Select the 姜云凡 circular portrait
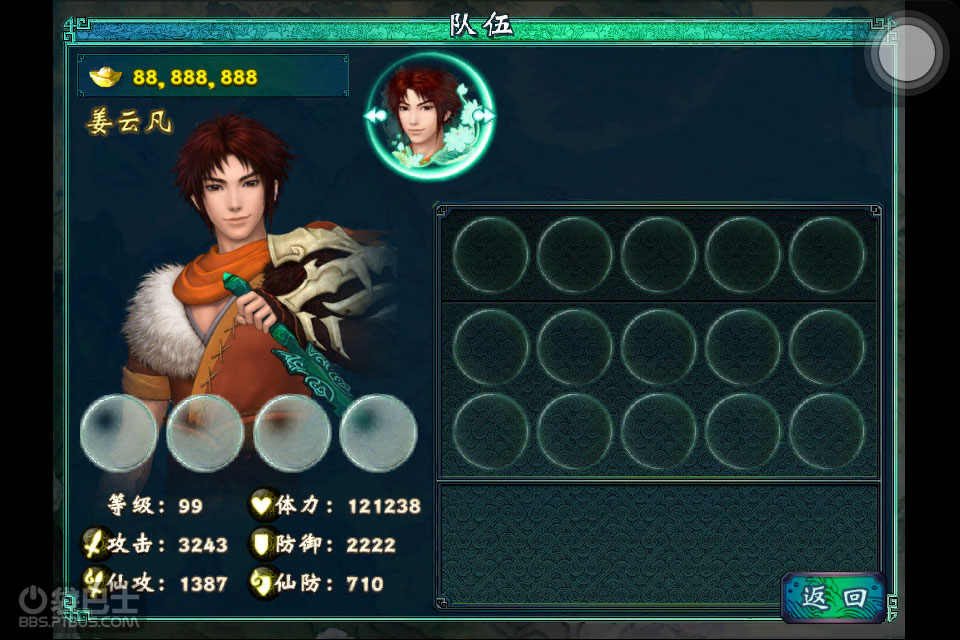 429,116
